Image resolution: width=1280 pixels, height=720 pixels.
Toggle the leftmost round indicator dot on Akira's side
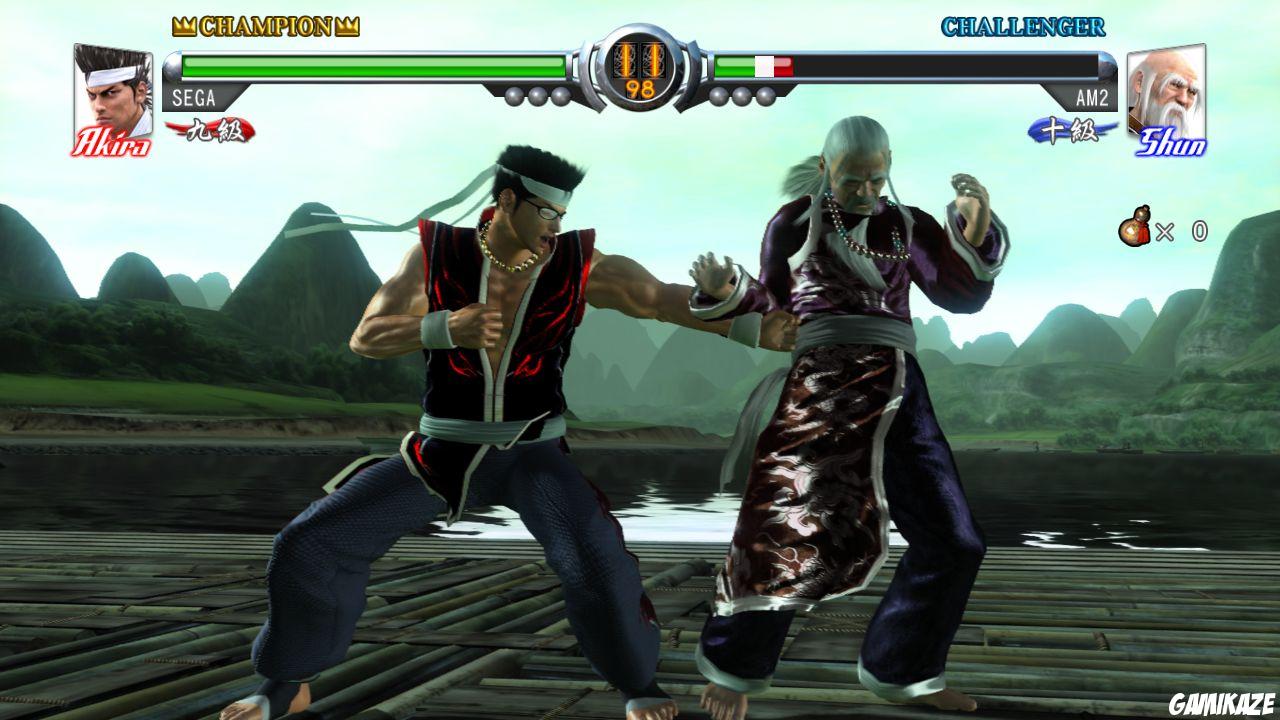pos(516,94)
